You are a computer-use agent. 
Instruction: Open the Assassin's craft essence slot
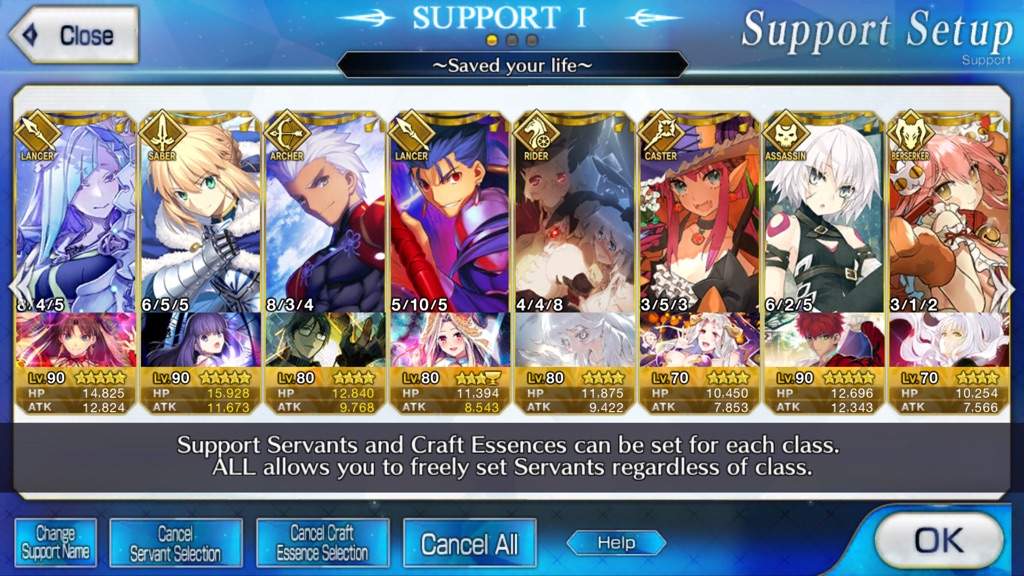[823, 340]
